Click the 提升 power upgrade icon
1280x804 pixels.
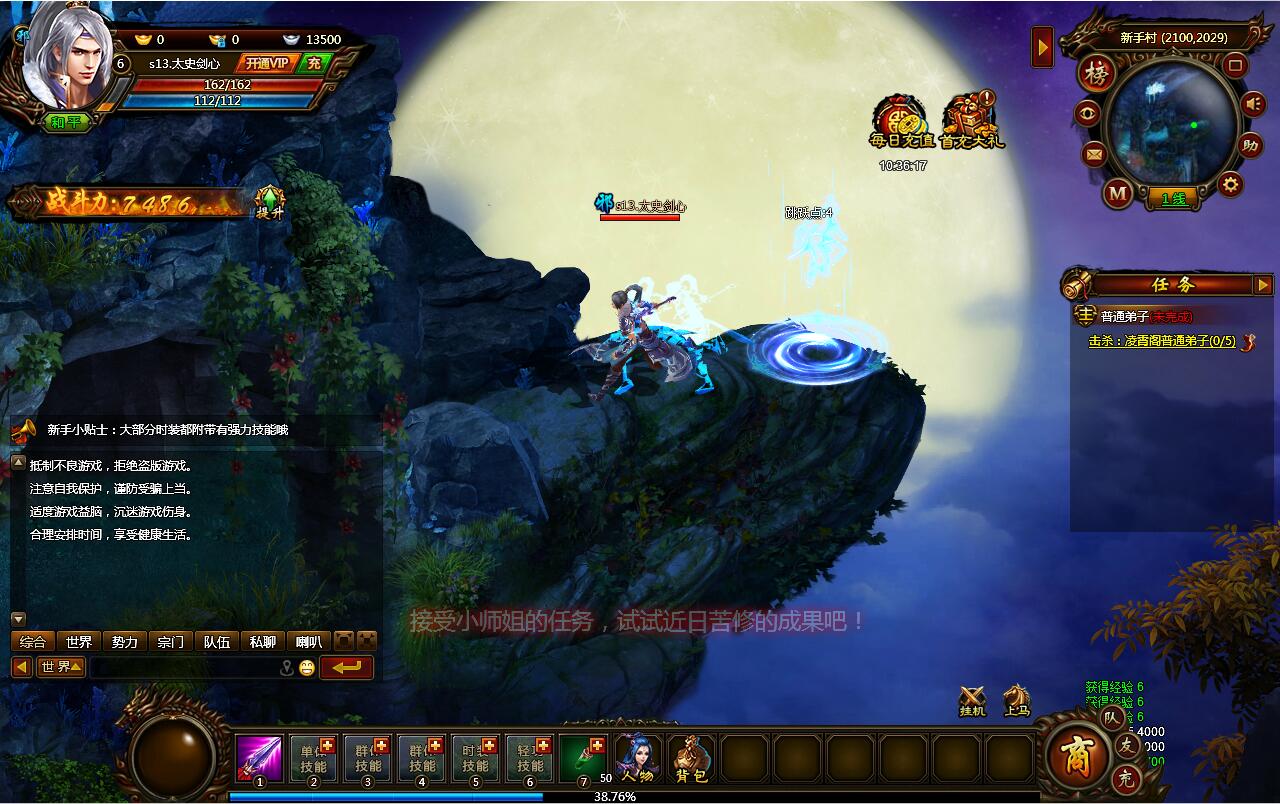coord(270,203)
